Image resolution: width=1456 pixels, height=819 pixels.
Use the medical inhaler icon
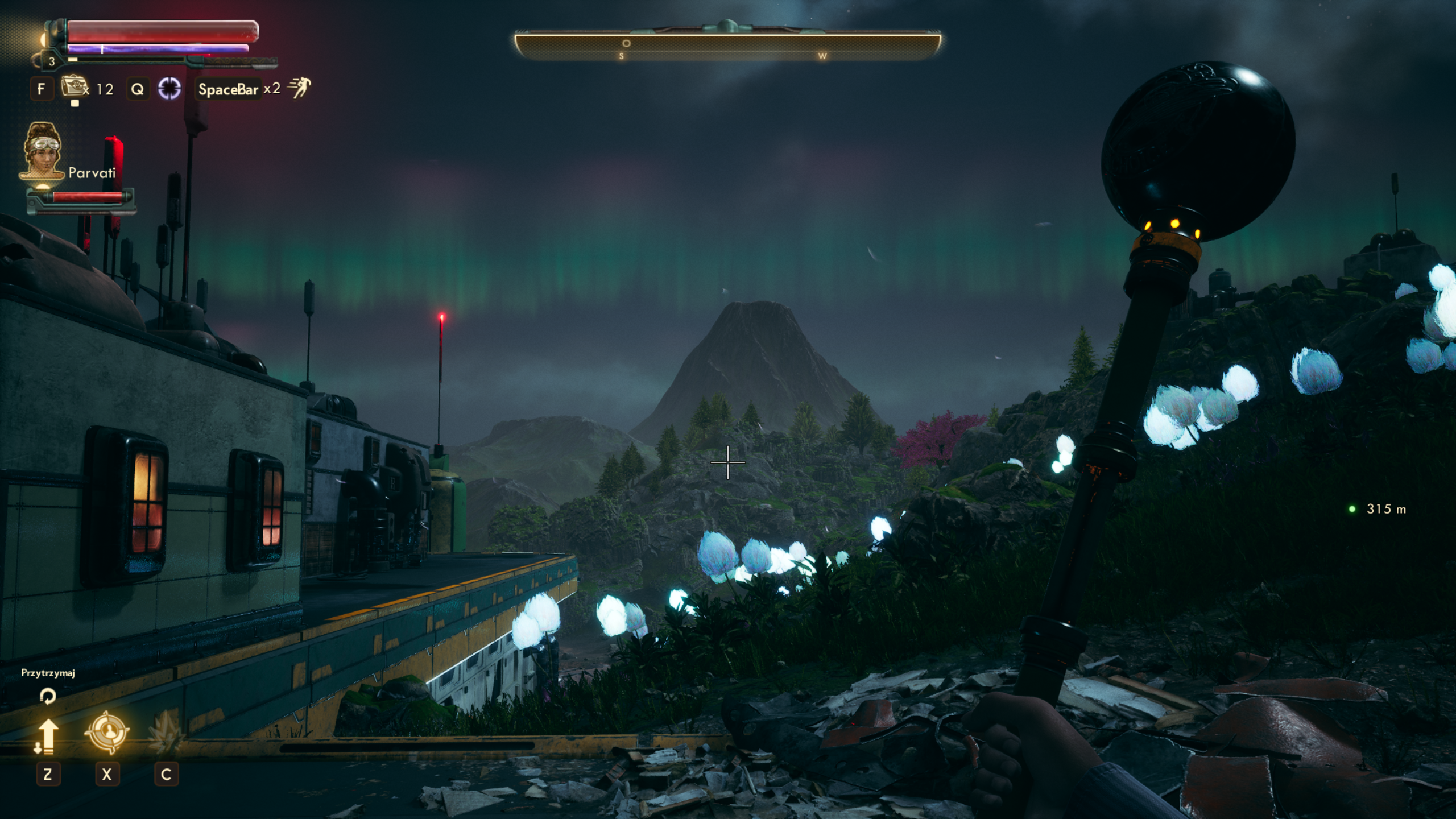point(73,88)
